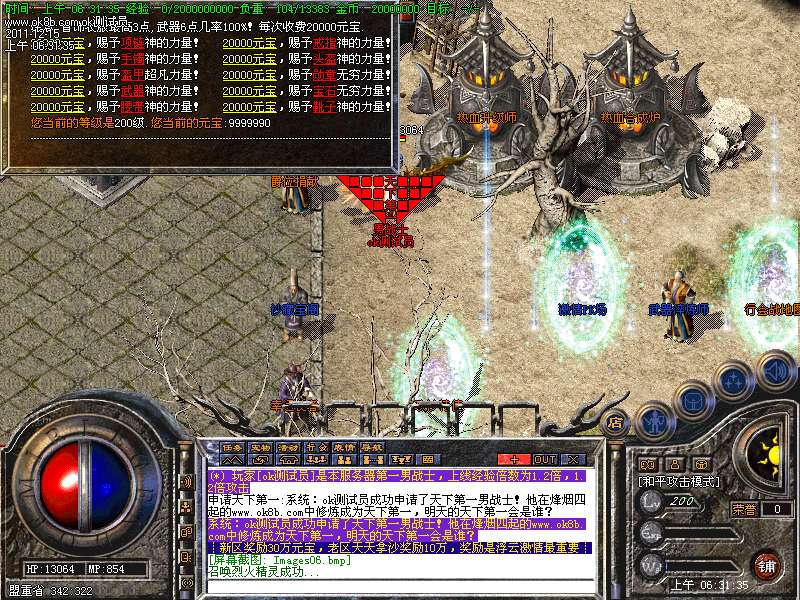Click the chat text input line
The image size is (800, 600).
tap(398, 586)
